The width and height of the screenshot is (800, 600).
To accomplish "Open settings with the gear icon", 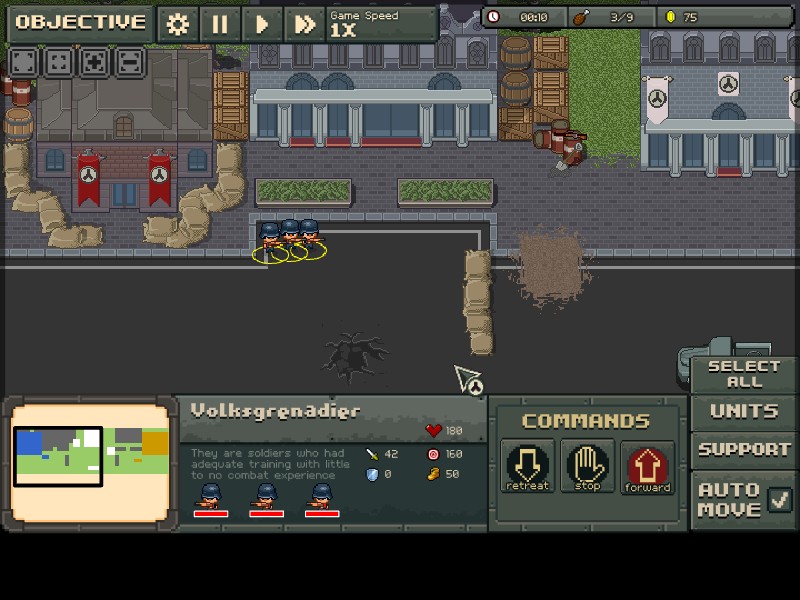I will 178,25.
